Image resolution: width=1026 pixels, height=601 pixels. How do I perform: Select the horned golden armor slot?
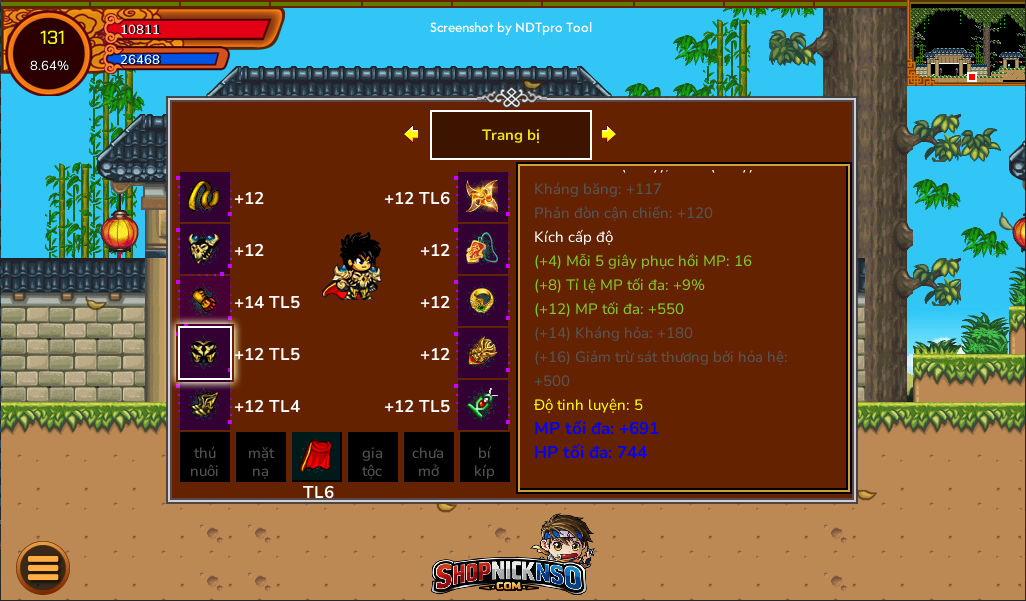tap(205, 249)
